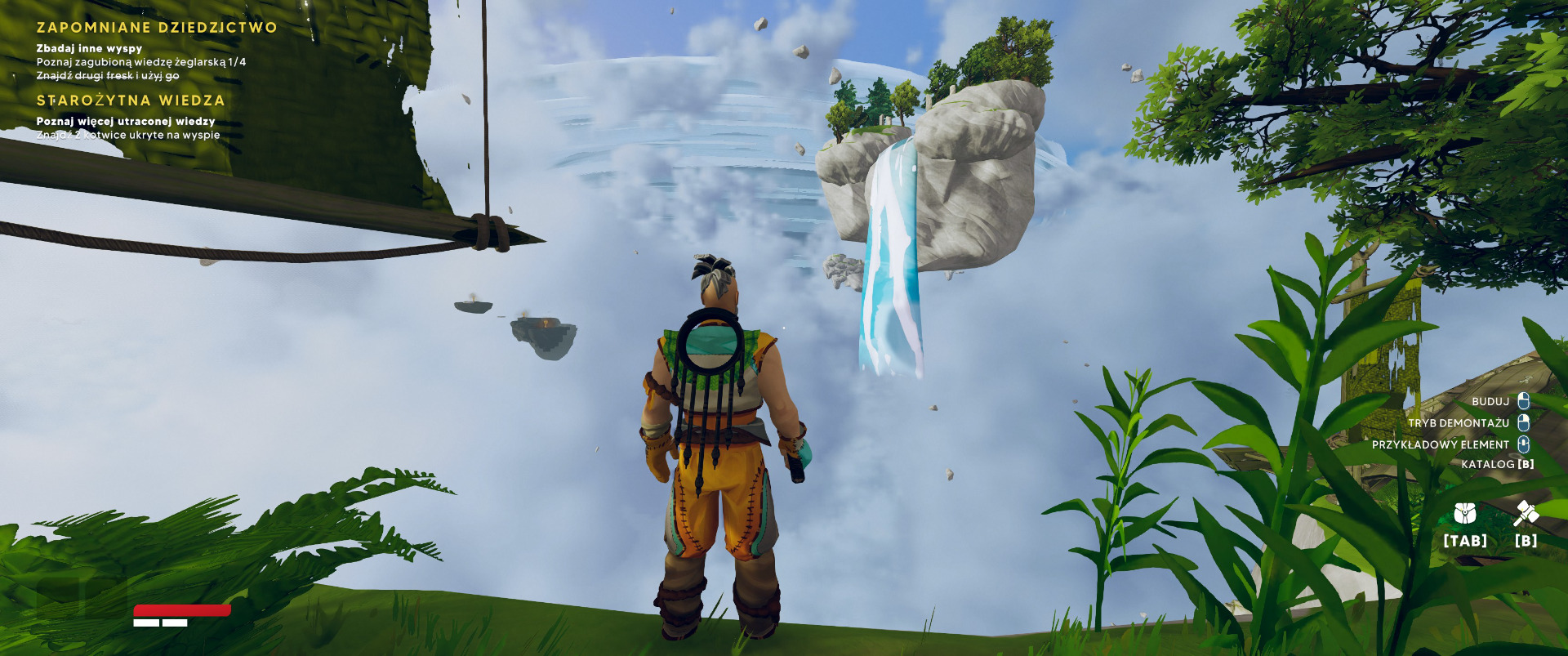The height and width of the screenshot is (656, 1568).
Task: Select the Zapomniane Dziedzictwo quest tracker
Action: (x=157, y=28)
